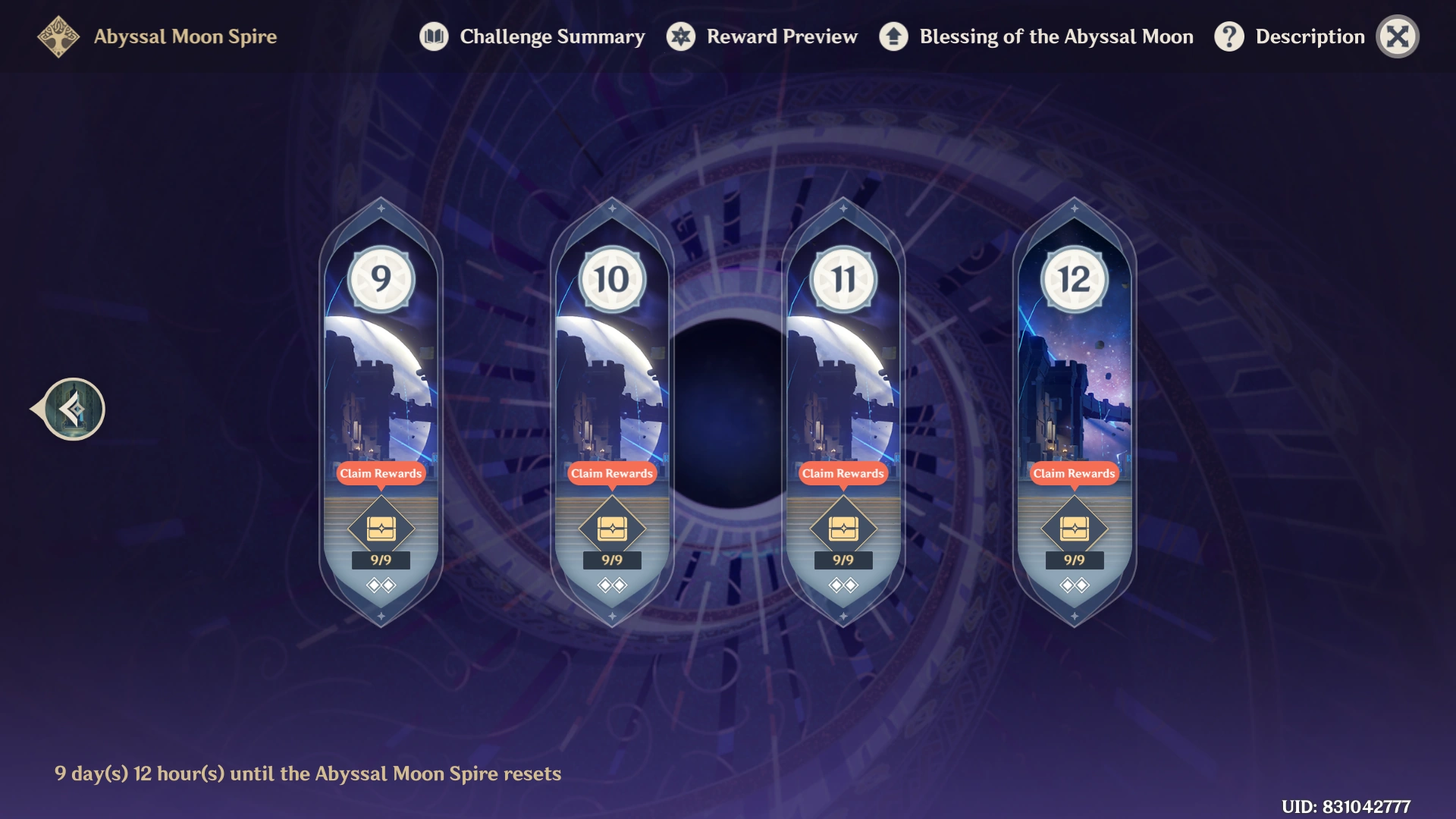Viewport: 1456px width, 819px height.
Task: Select Floor 12's star completion diamonds
Action: click(x=1074, y=585)
